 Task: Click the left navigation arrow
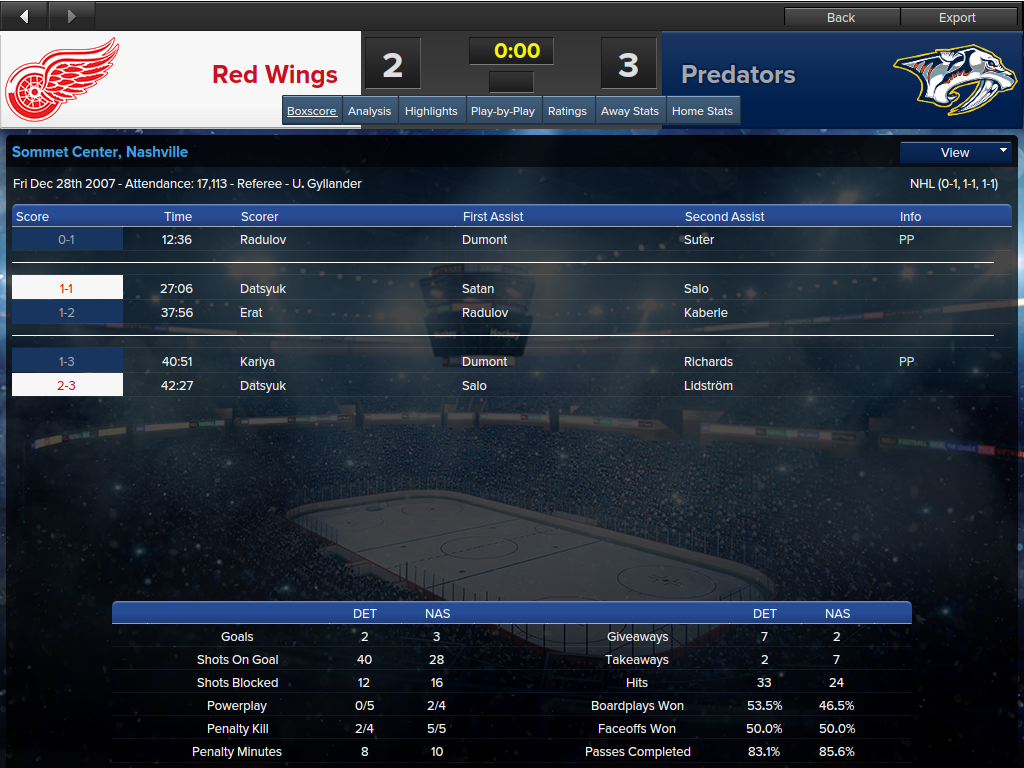(24, 16)
